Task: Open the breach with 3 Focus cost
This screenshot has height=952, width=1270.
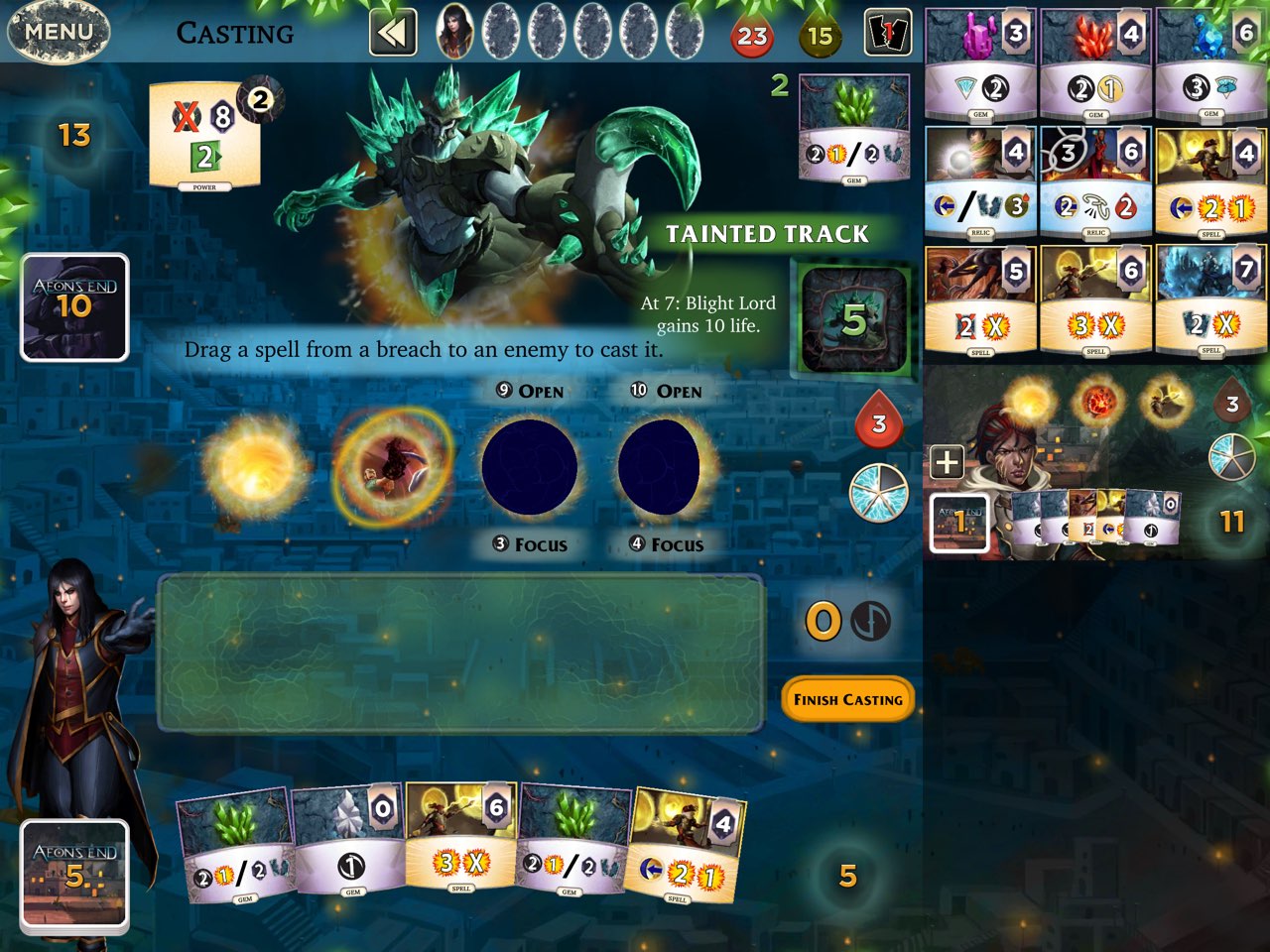Action: coord(529,467)
